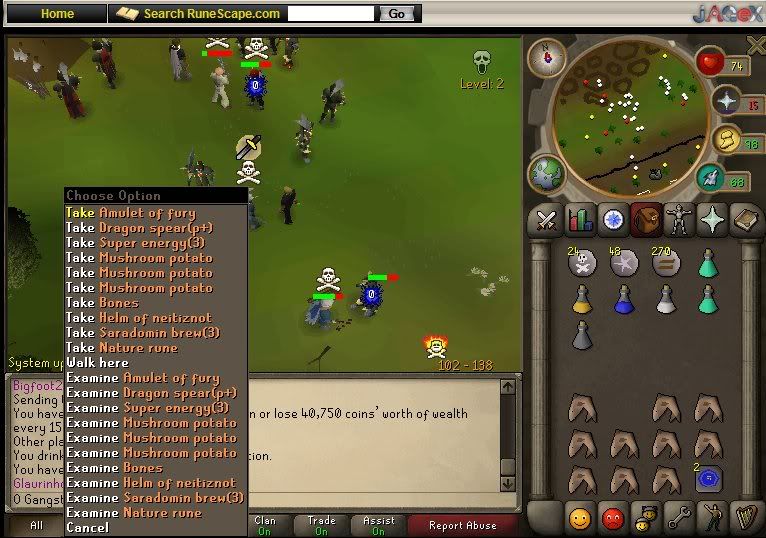Take the Saradomin brew(3)
The image size is (766, 538).
[x=142, y=332]
